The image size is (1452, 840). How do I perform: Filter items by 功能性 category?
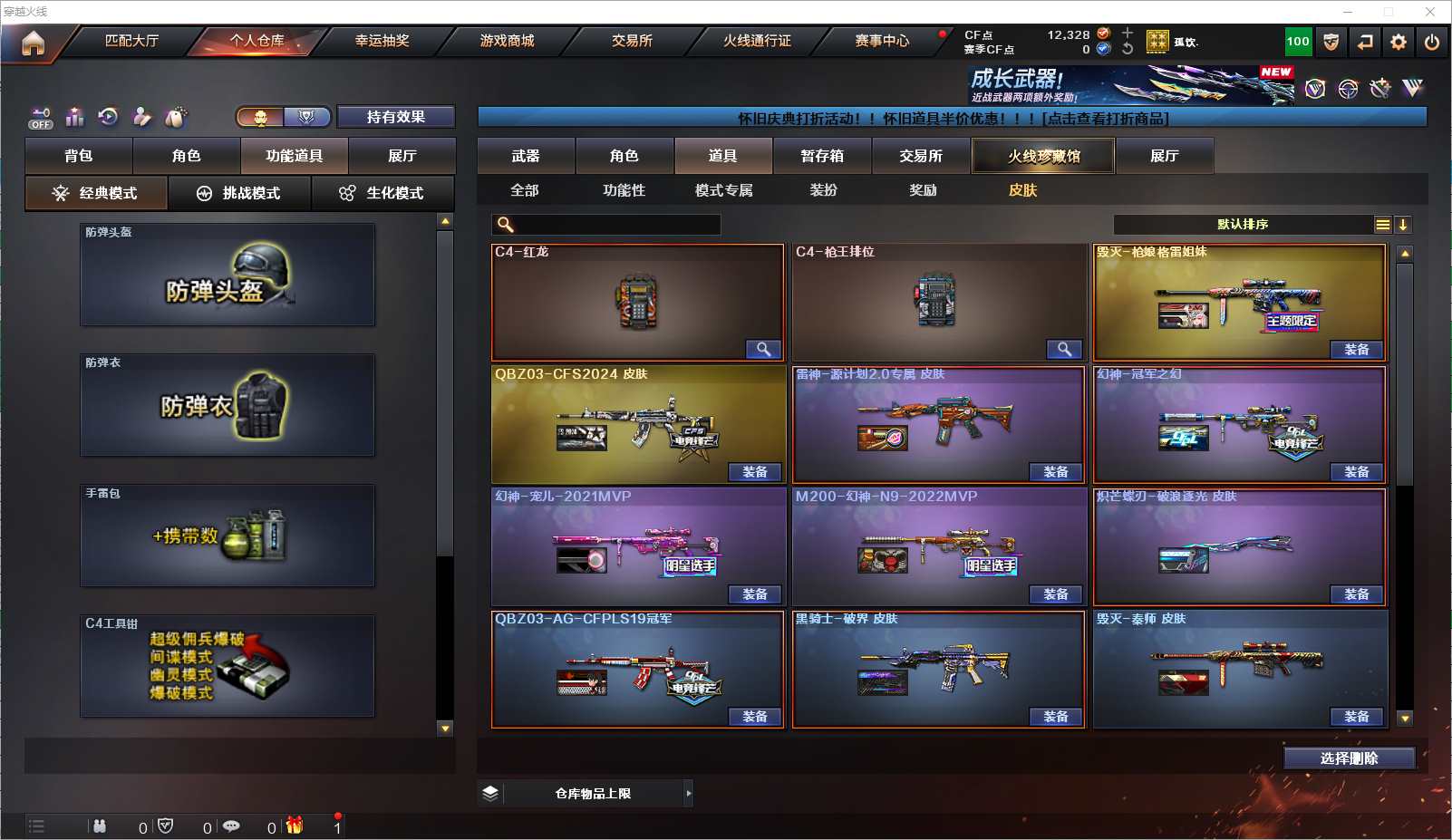pos(624,190)
